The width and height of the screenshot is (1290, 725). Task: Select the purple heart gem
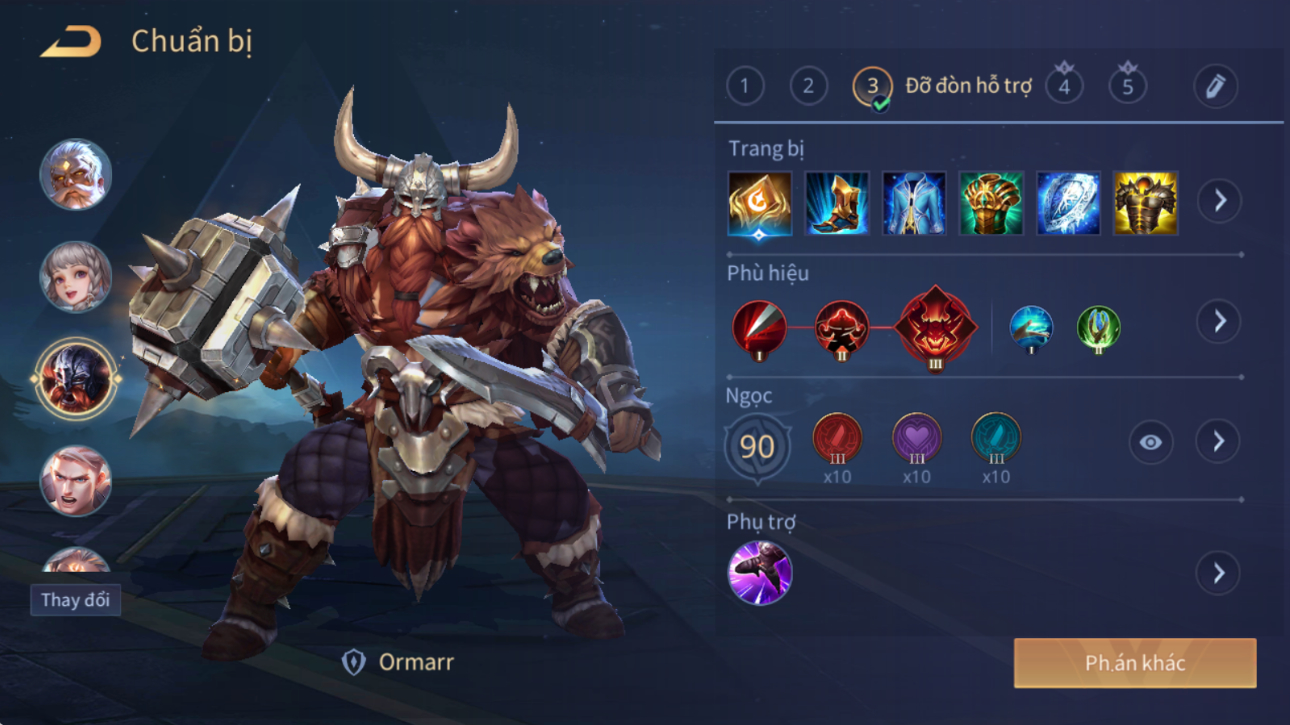[916, 440]
